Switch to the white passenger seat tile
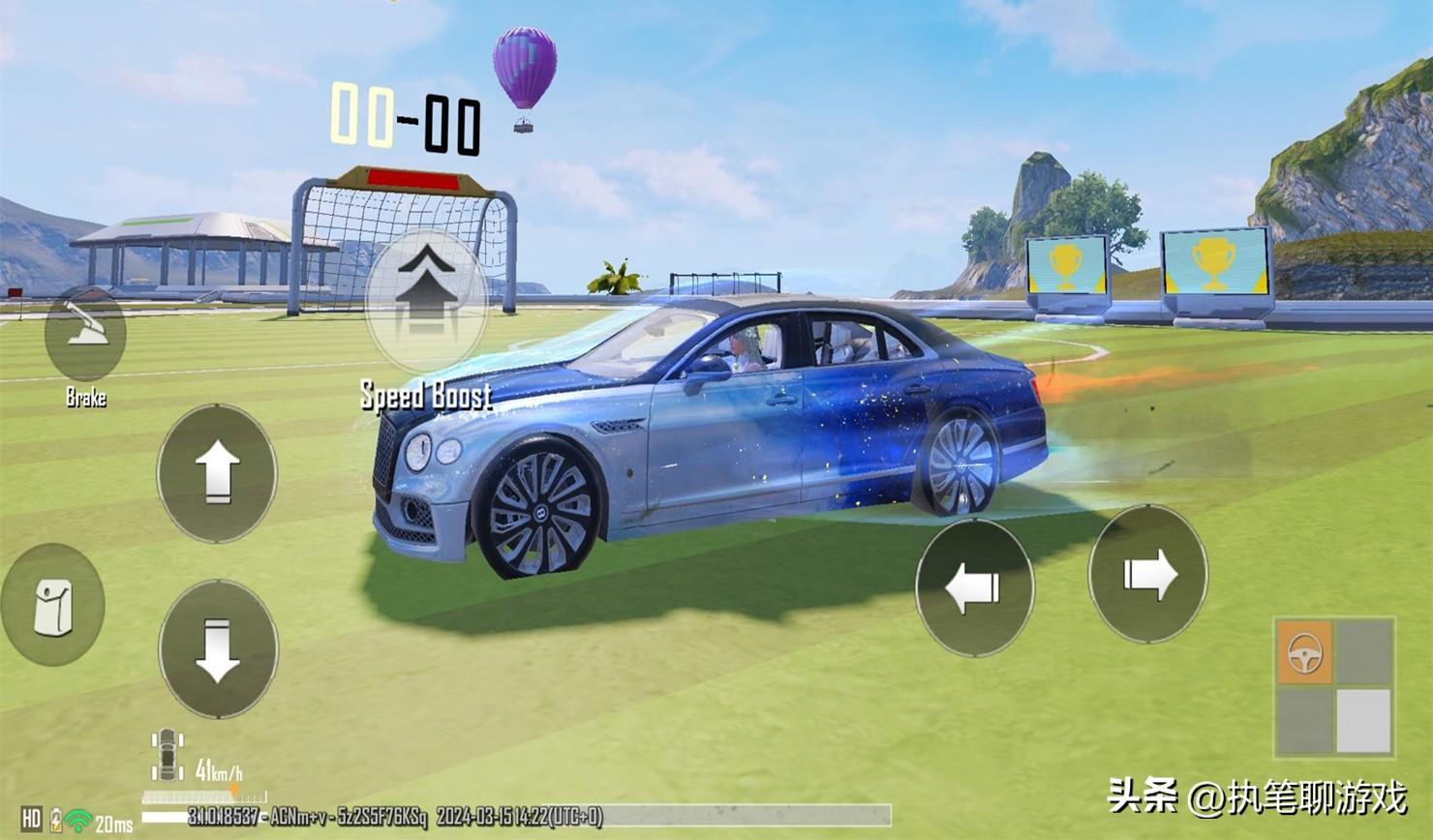This screenshot has width=1433, height=840. [x=1363, y=719]
